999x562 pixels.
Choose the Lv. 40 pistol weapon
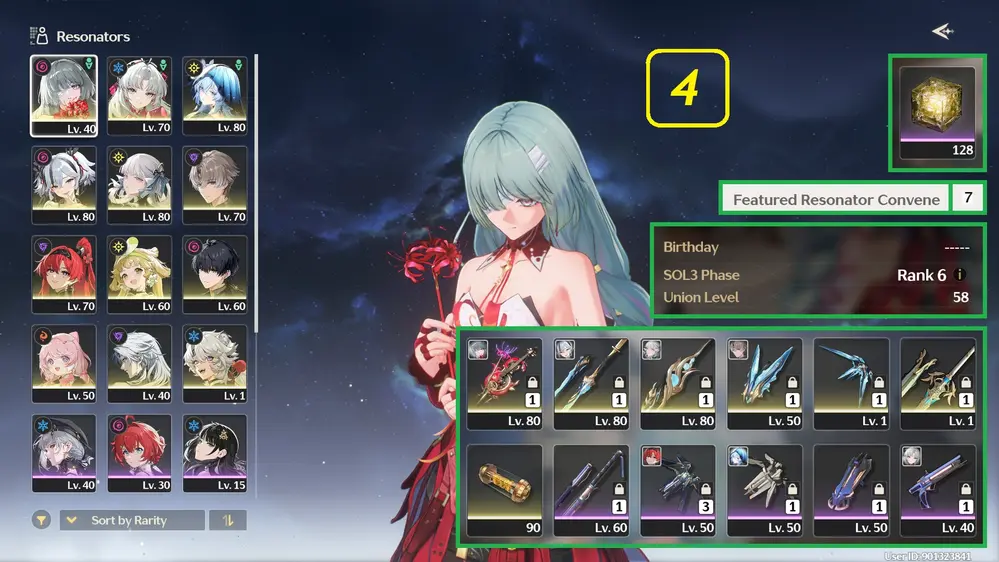click(x=938, y=490)
